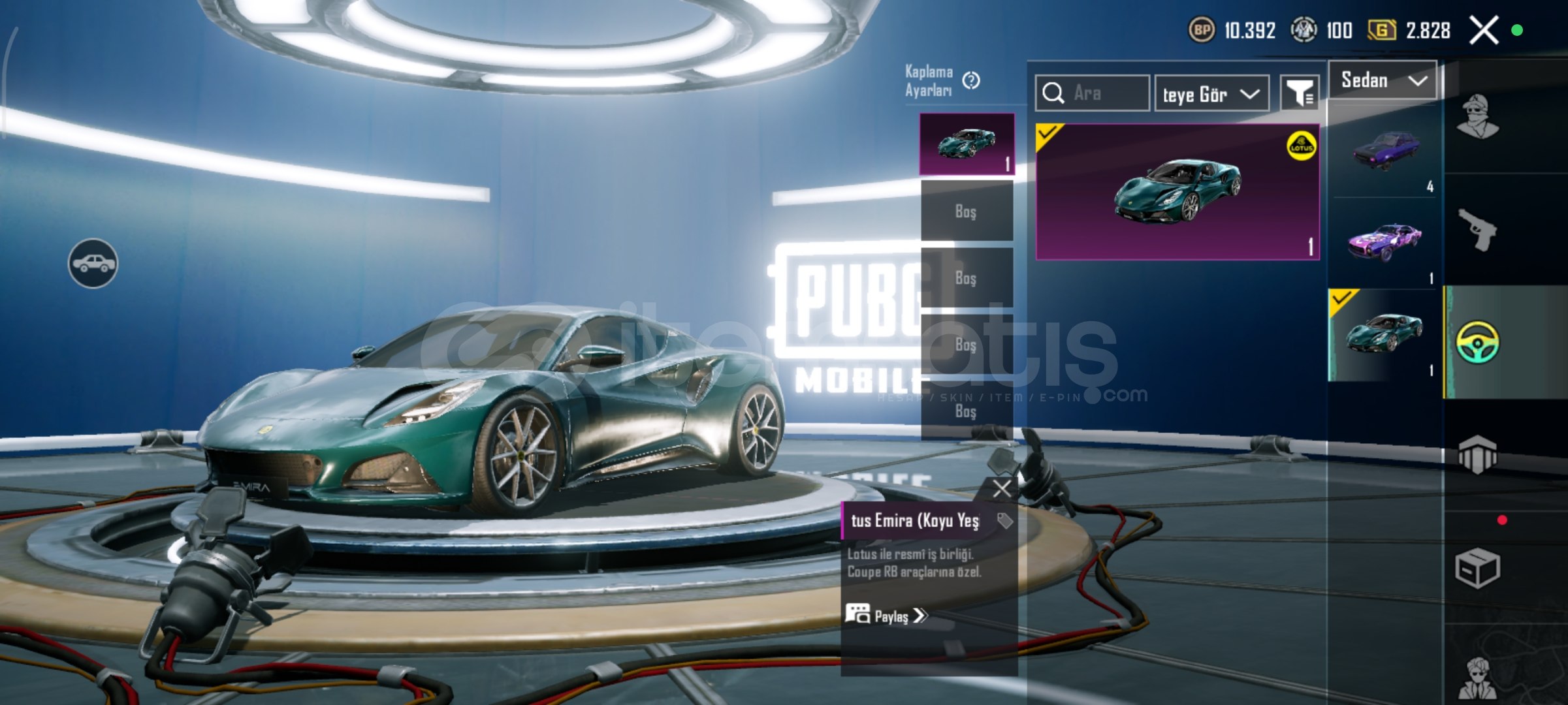Image resolution: width=1568 pixels, height=705 pixels.
Task: Switch to the outfit character tab
Action: tap(1478, 117)
